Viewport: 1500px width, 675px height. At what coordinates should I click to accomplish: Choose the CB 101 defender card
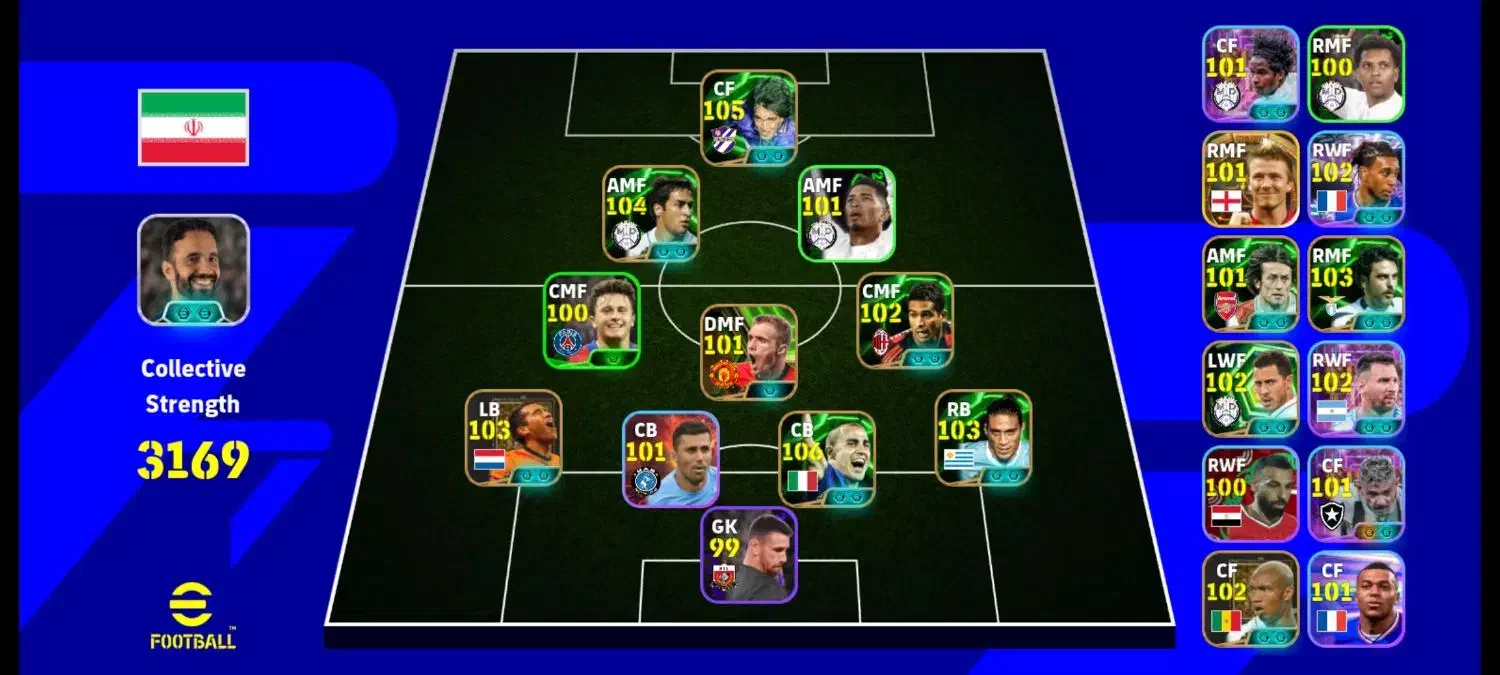tap(670, 458)
